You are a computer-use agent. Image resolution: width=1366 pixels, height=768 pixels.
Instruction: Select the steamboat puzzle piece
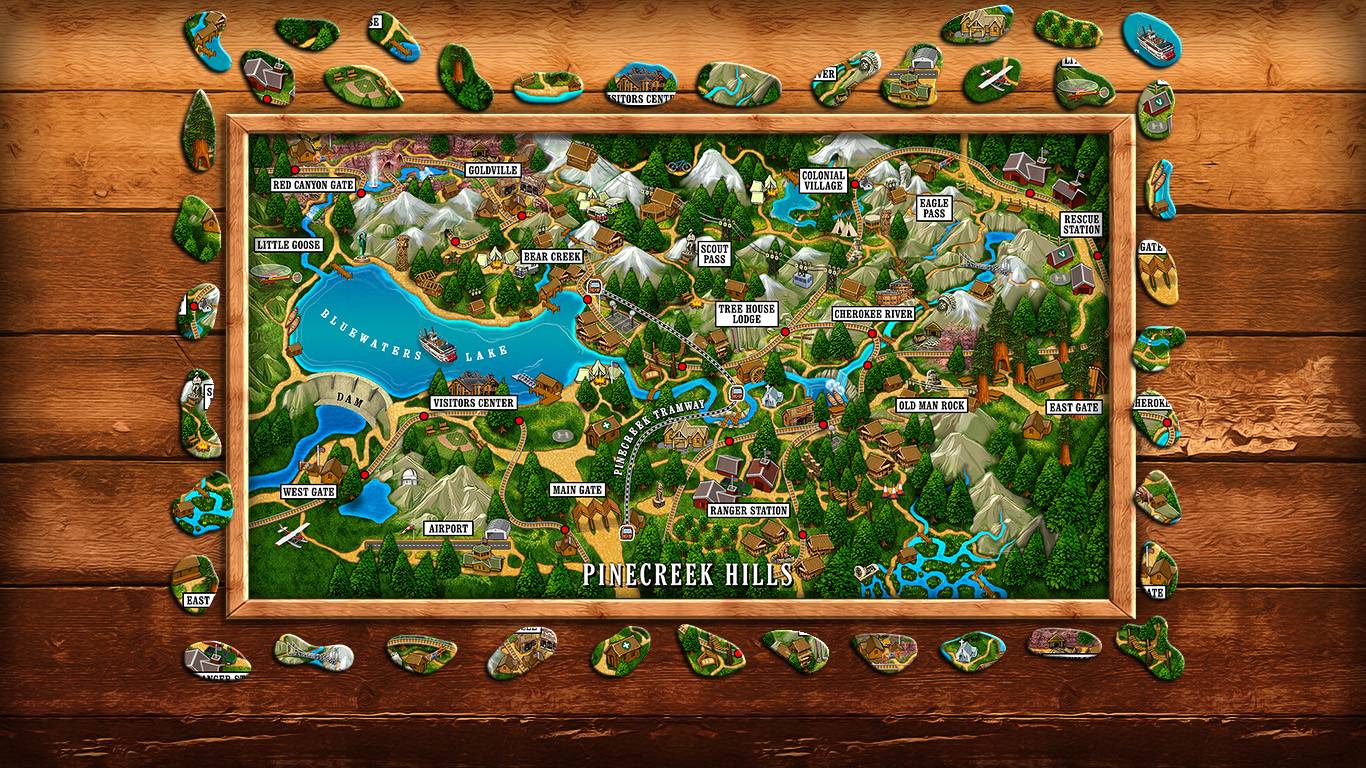tap(1151, 38)
